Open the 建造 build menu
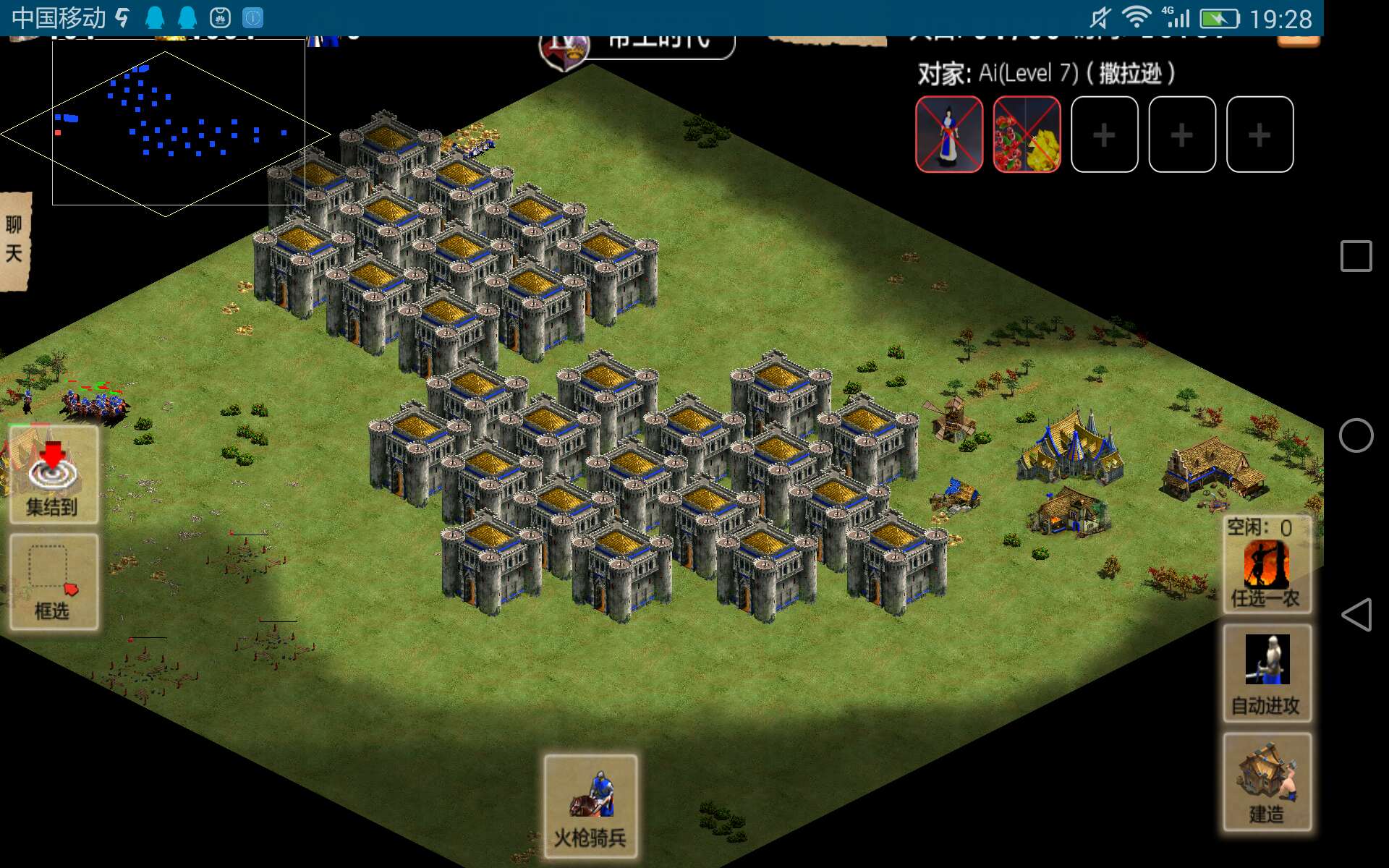1389x868 pixels. pos(1266,782)
